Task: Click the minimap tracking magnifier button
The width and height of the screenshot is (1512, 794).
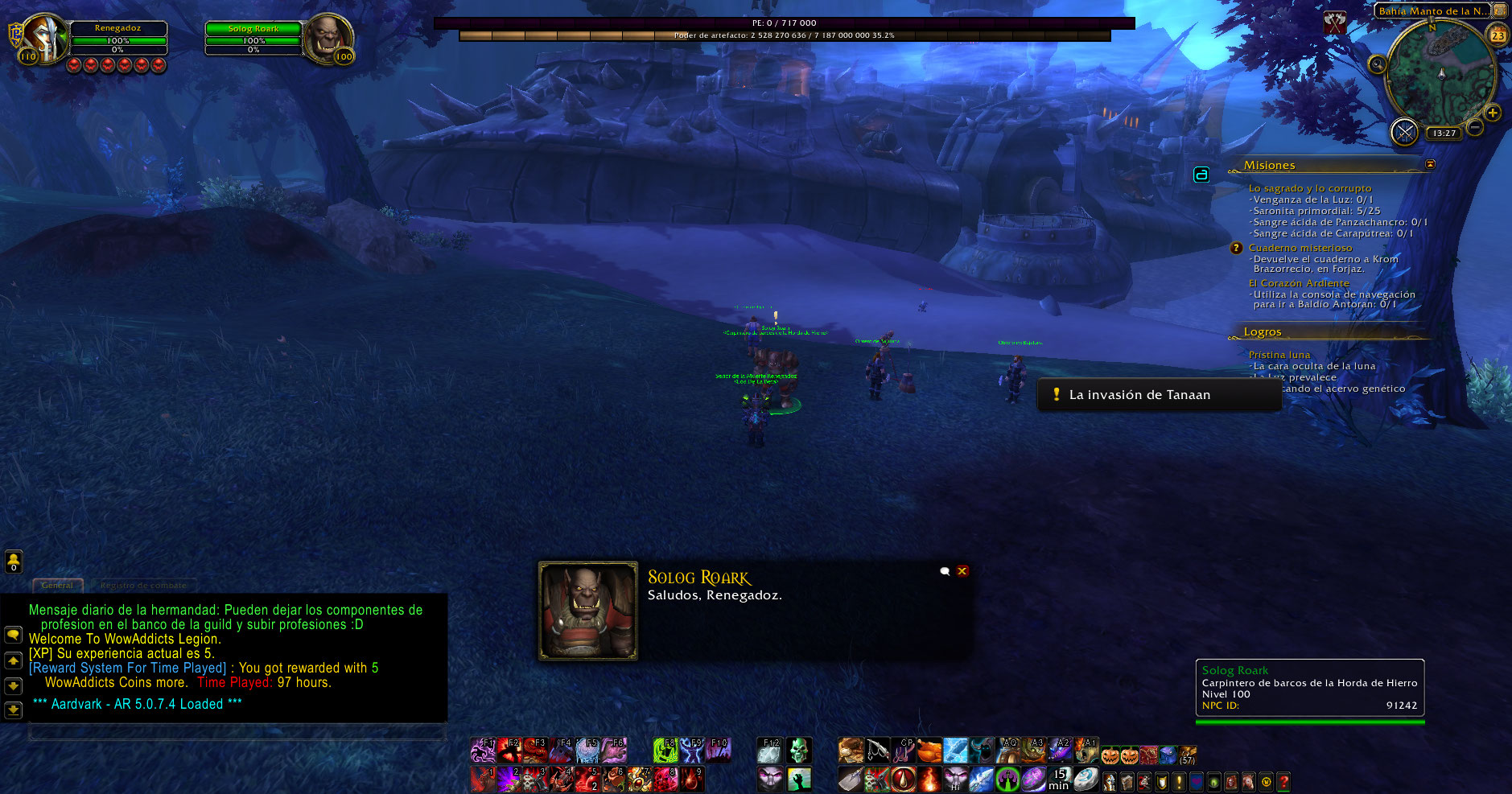Action: [1377, 64]
